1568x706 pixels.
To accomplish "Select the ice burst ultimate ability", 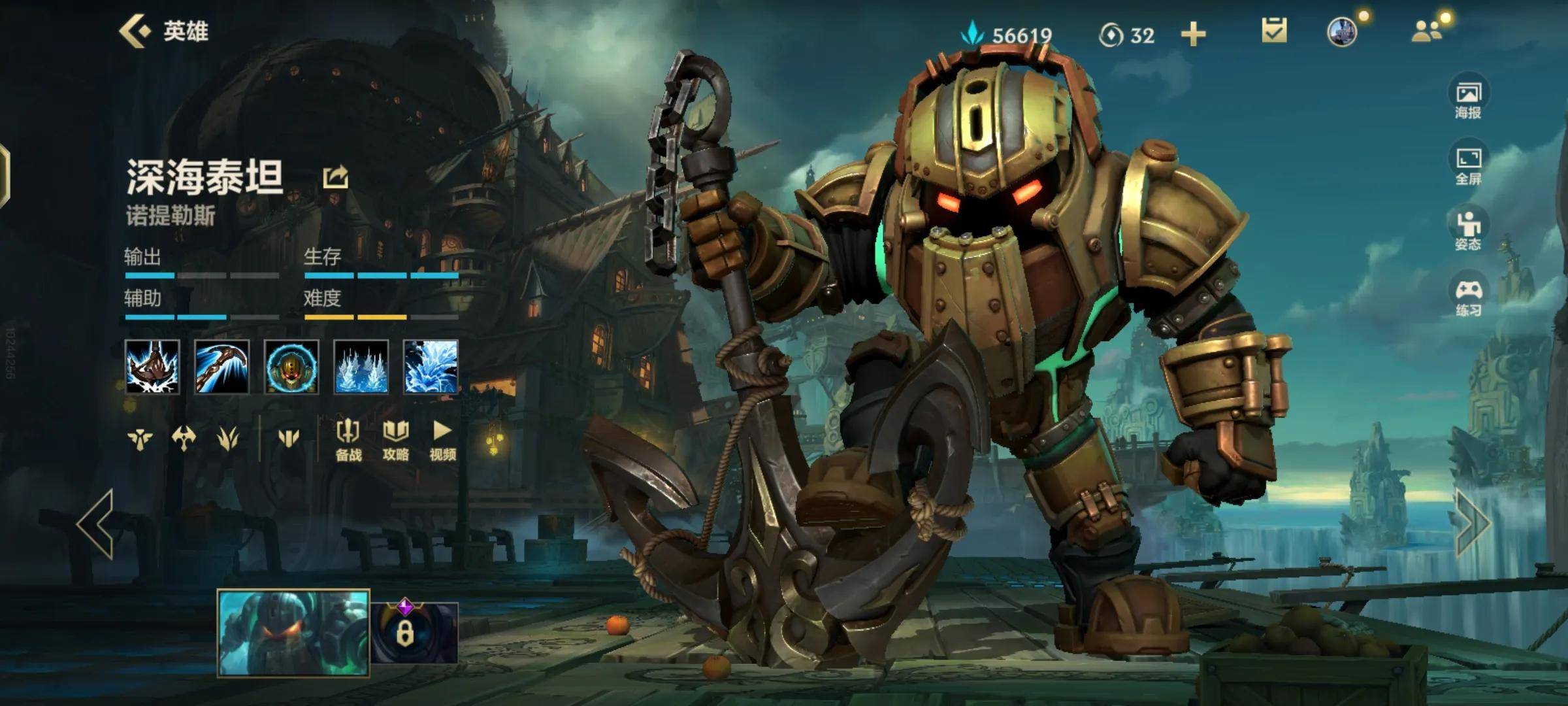I will (431, 367).
